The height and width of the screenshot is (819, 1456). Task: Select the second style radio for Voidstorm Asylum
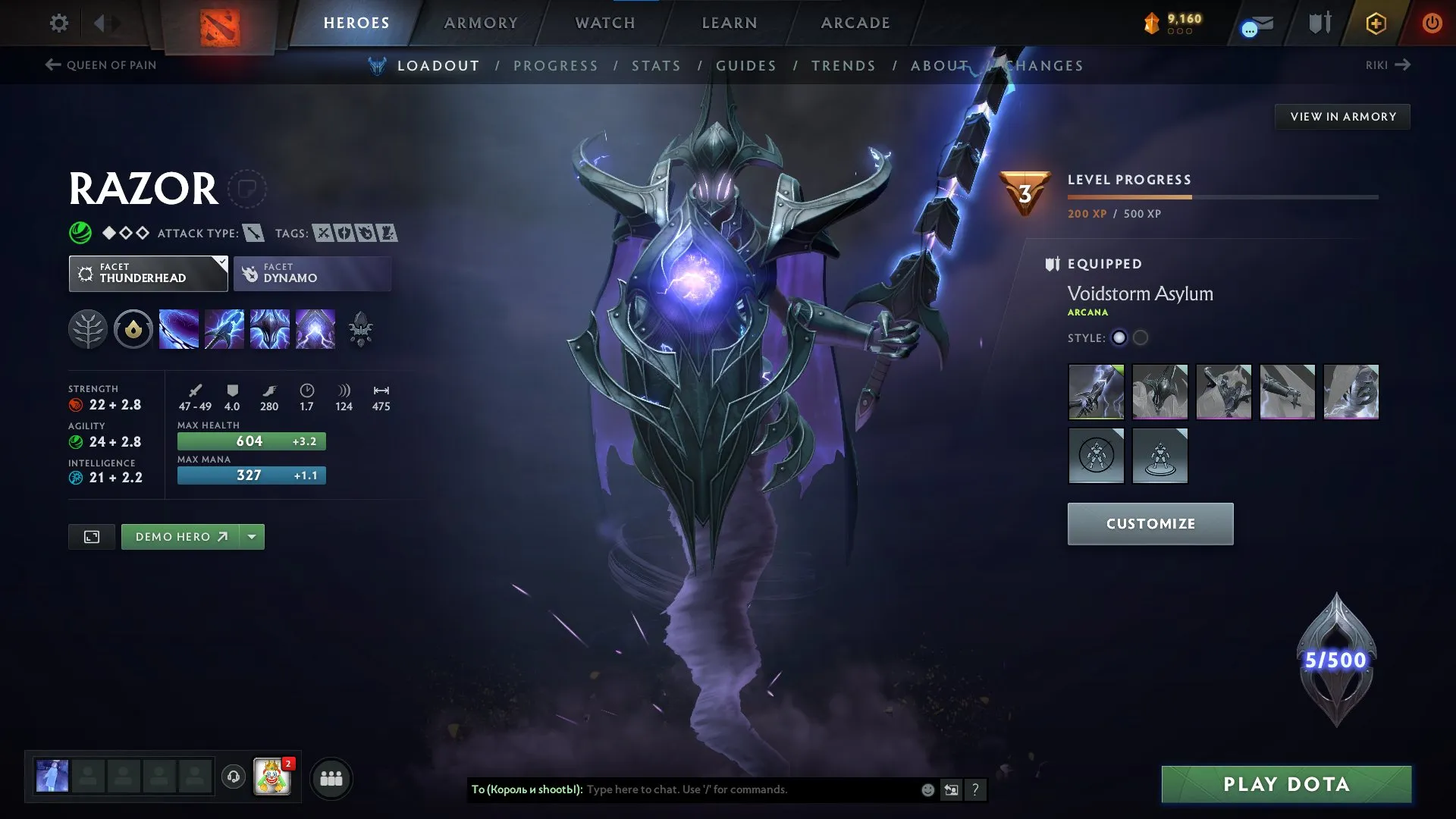[1141, 338]
